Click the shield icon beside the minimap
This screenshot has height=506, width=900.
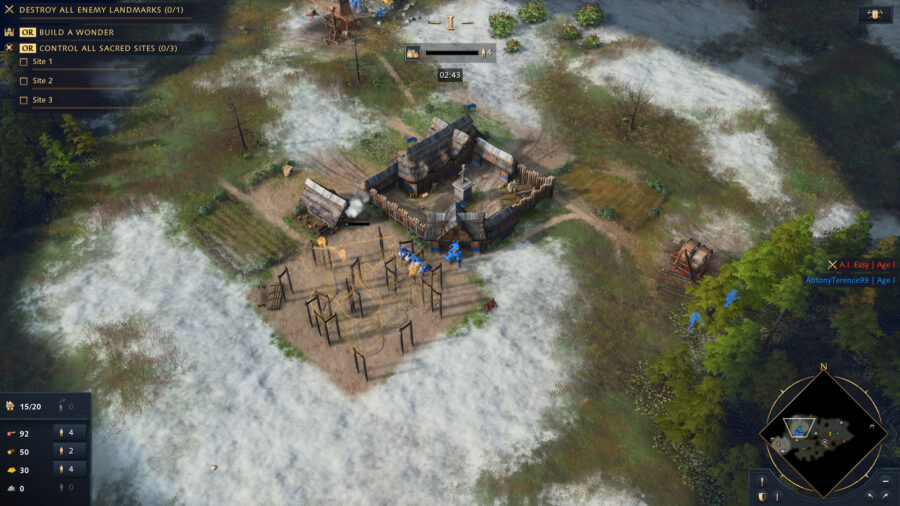(x=762, y=496)
